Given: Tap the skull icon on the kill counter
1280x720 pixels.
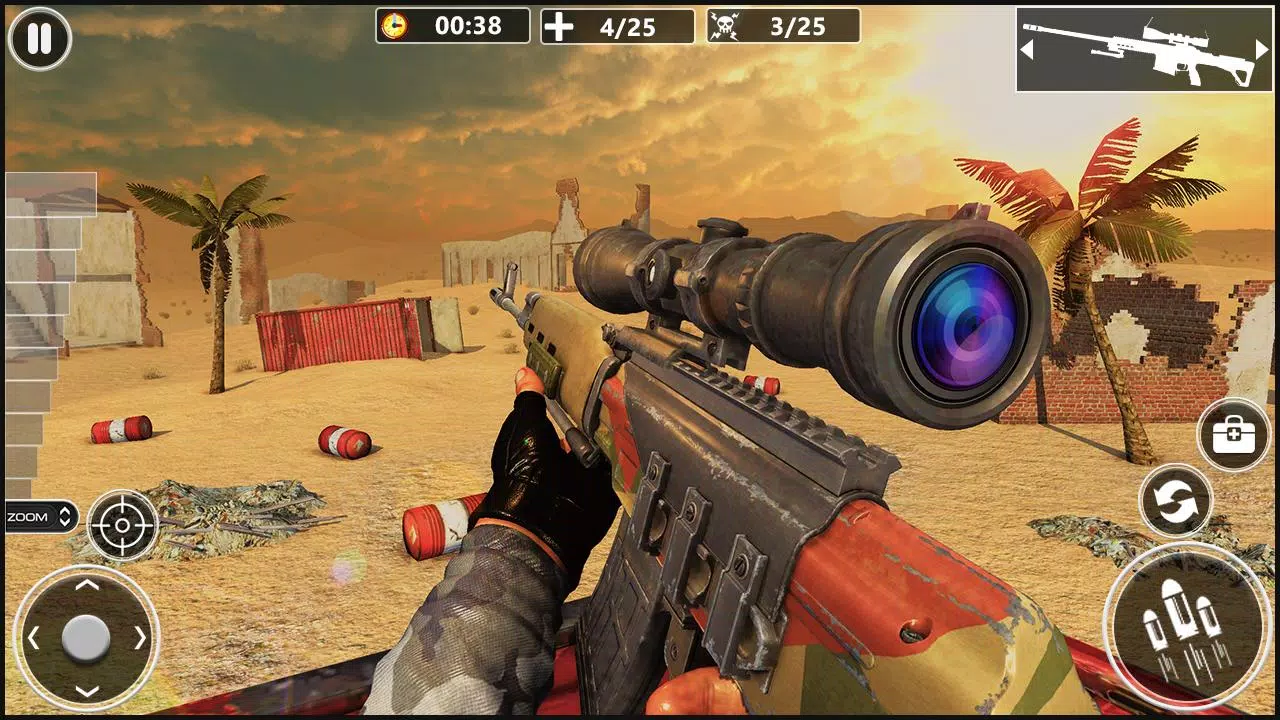Looking at the screenshot, I should point(726,25).
